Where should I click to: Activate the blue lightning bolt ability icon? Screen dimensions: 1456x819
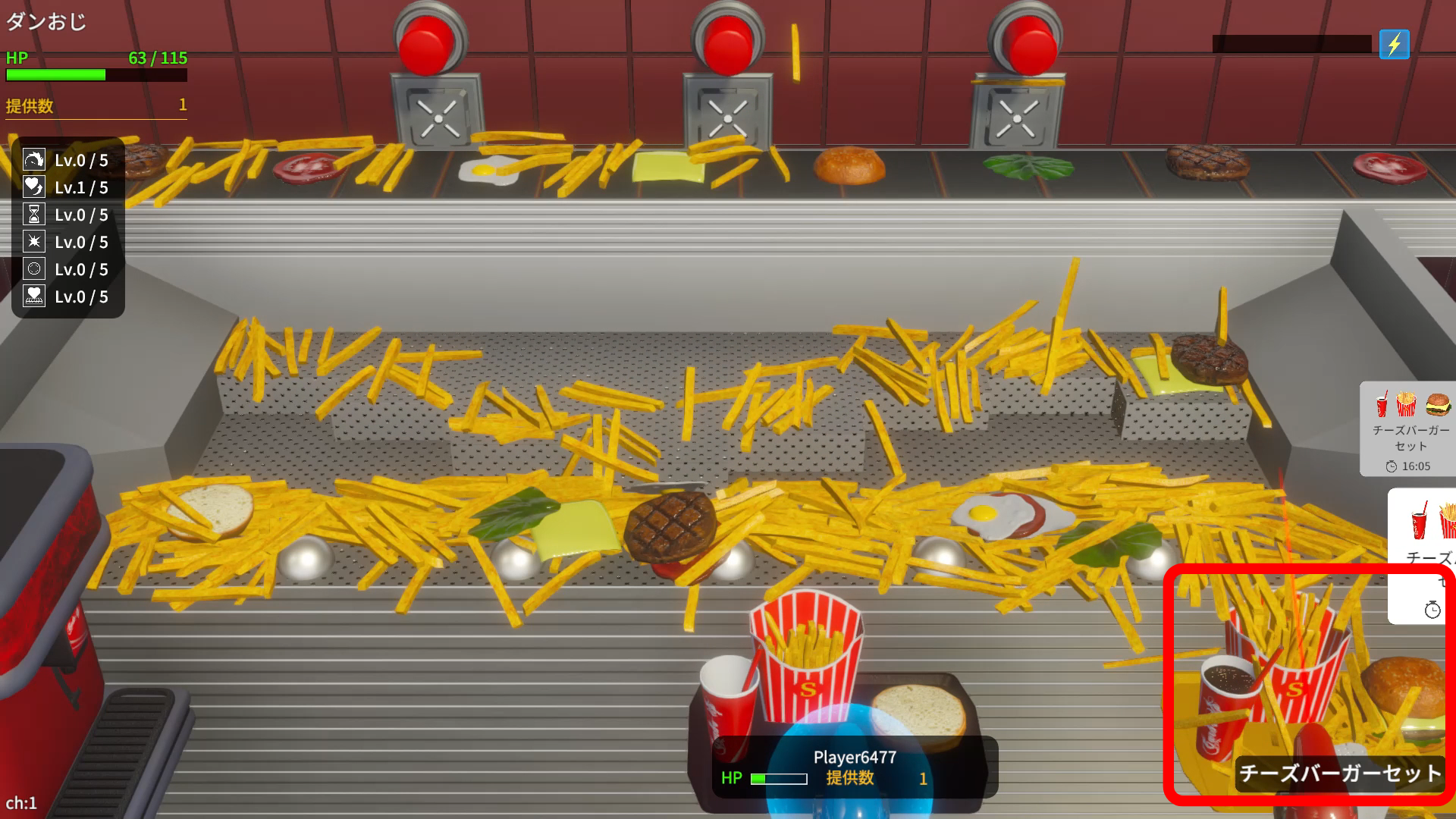(x=1394, y=45)
